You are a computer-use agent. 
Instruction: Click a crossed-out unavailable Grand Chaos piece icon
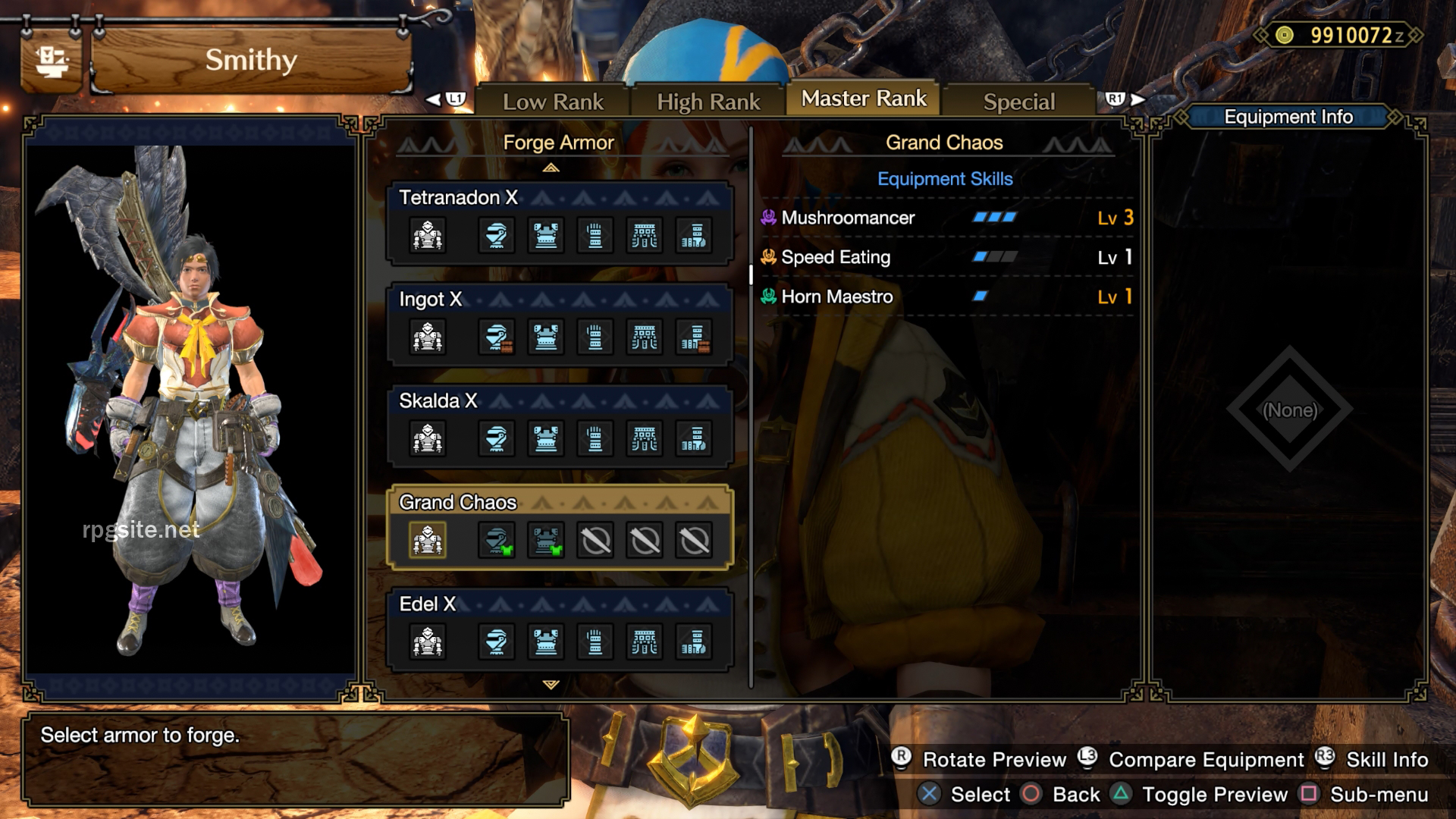596,540
